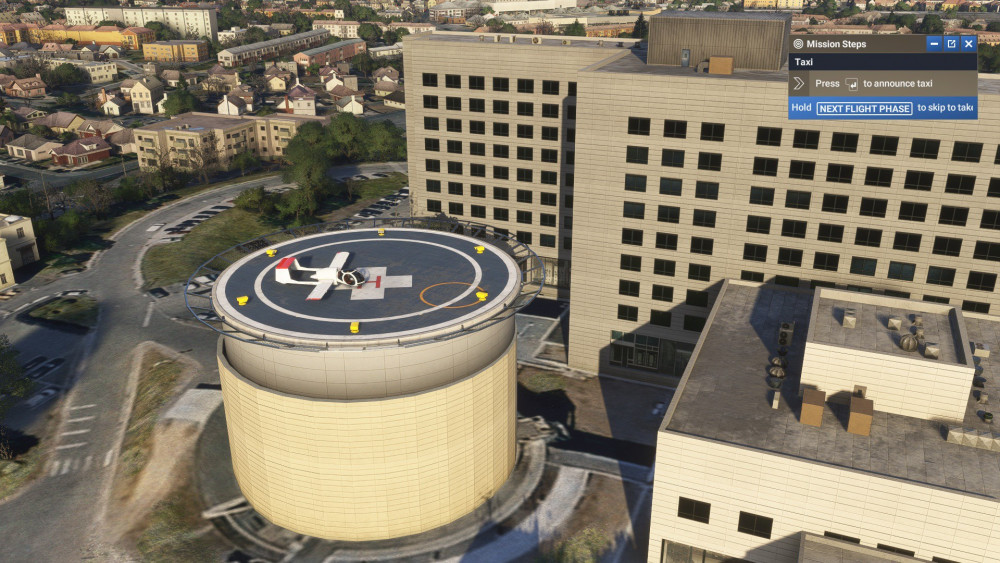Minimize the Mission Steps panel

point(934,44)
